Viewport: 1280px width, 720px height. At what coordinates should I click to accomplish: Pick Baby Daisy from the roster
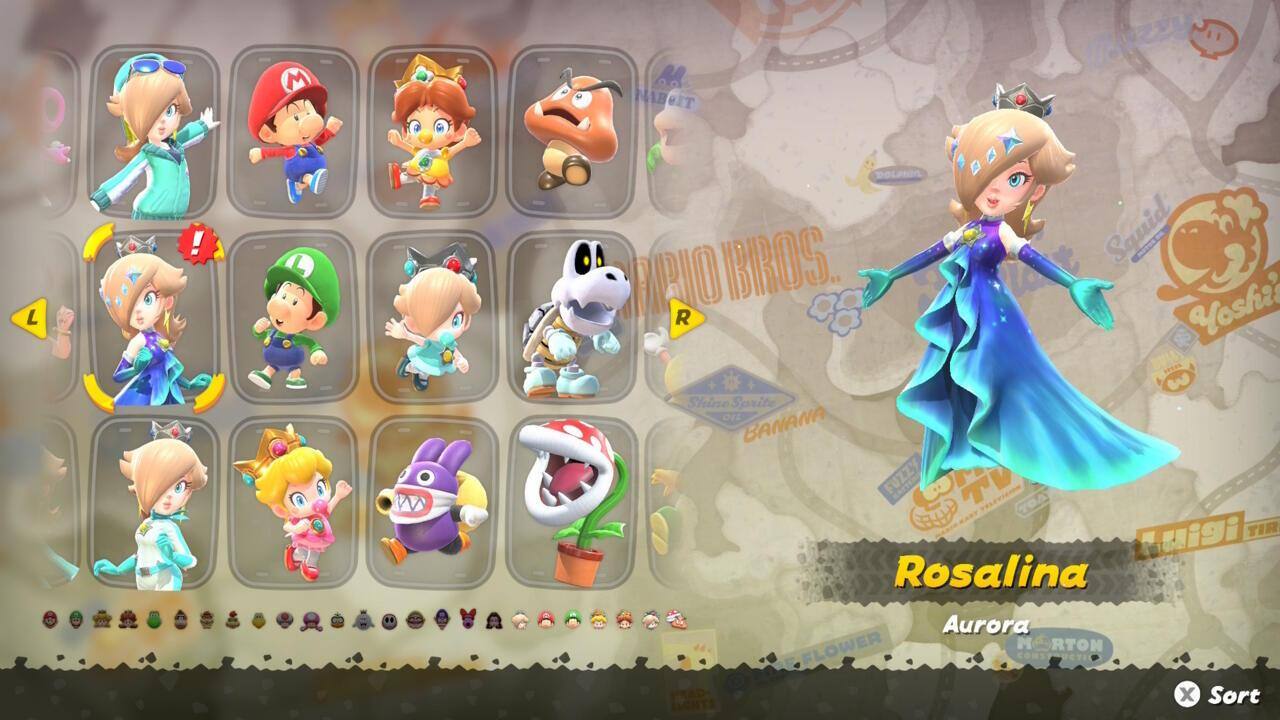432,132
